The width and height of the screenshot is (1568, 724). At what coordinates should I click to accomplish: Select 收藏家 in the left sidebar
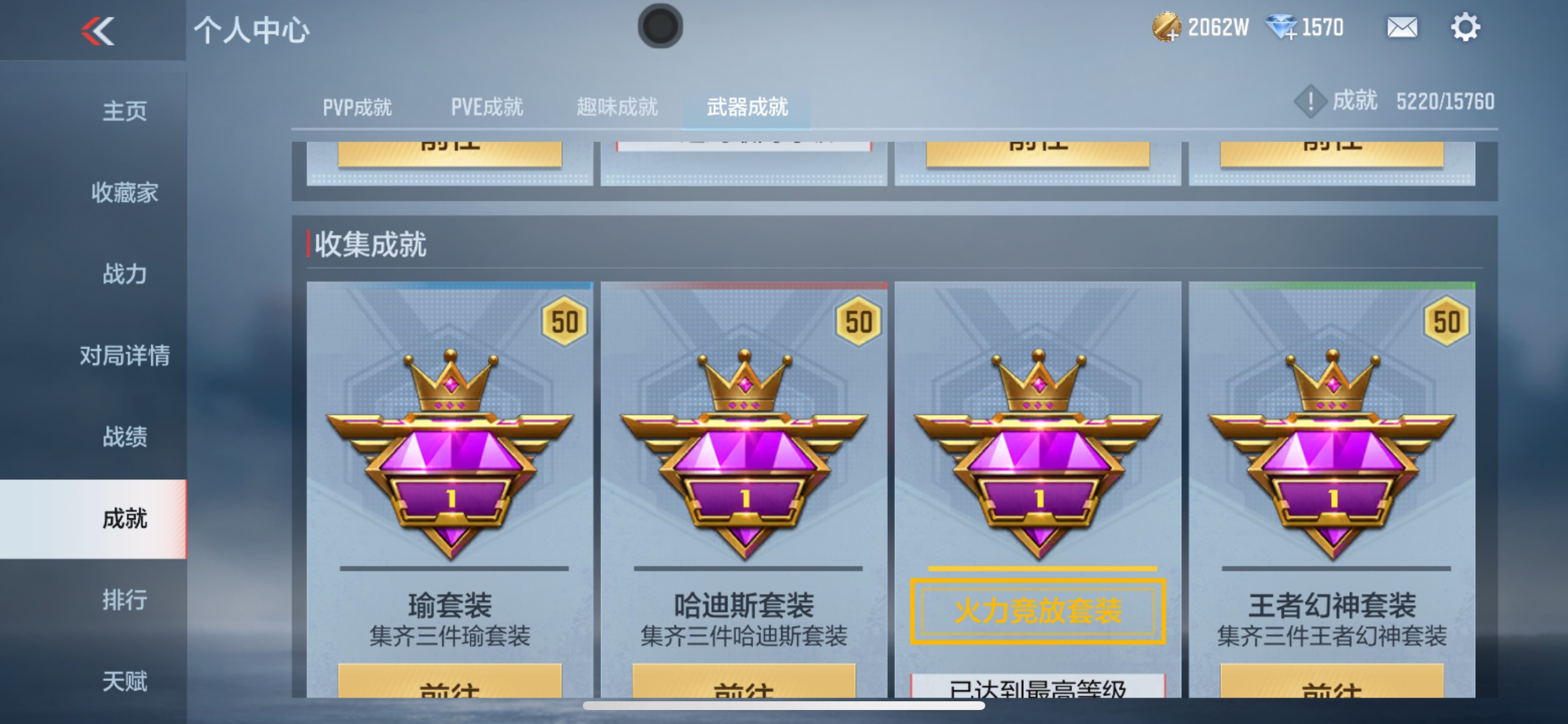pyautogui.click(x=124, y=193)
